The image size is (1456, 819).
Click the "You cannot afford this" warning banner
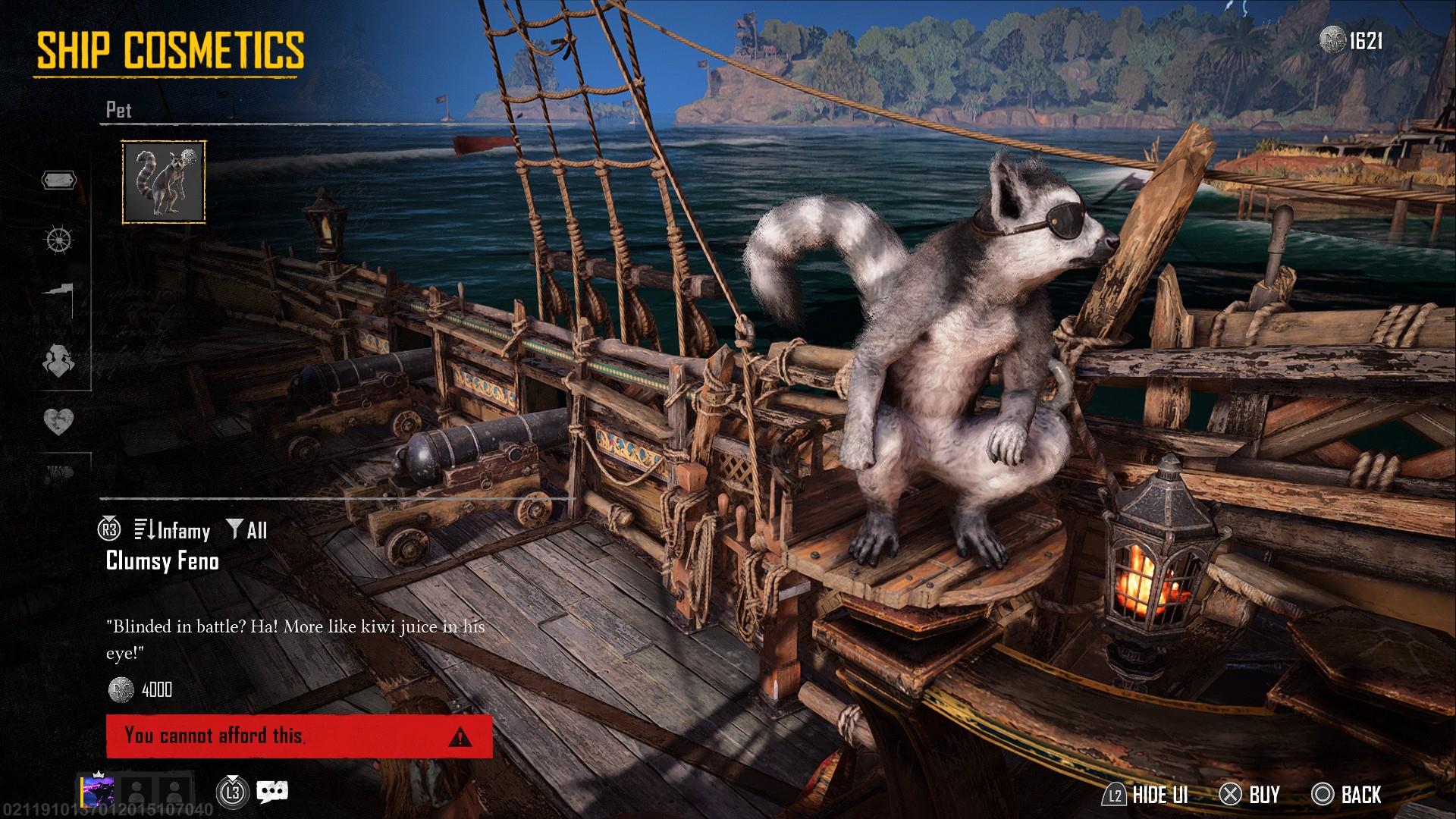(299, 736)
